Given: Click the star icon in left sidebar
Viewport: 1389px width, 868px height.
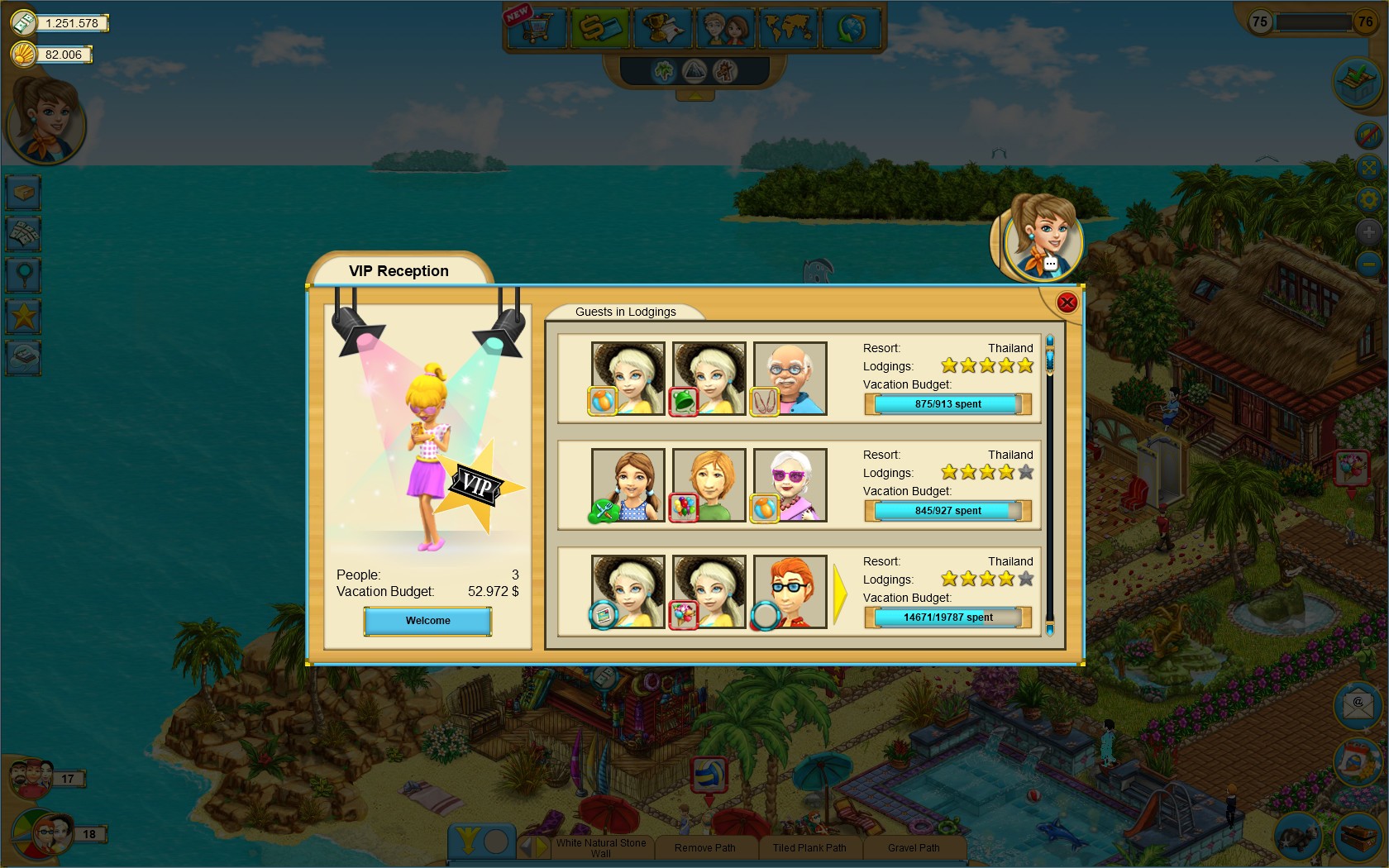Looking at the screenshot, I should click(22, 316).
